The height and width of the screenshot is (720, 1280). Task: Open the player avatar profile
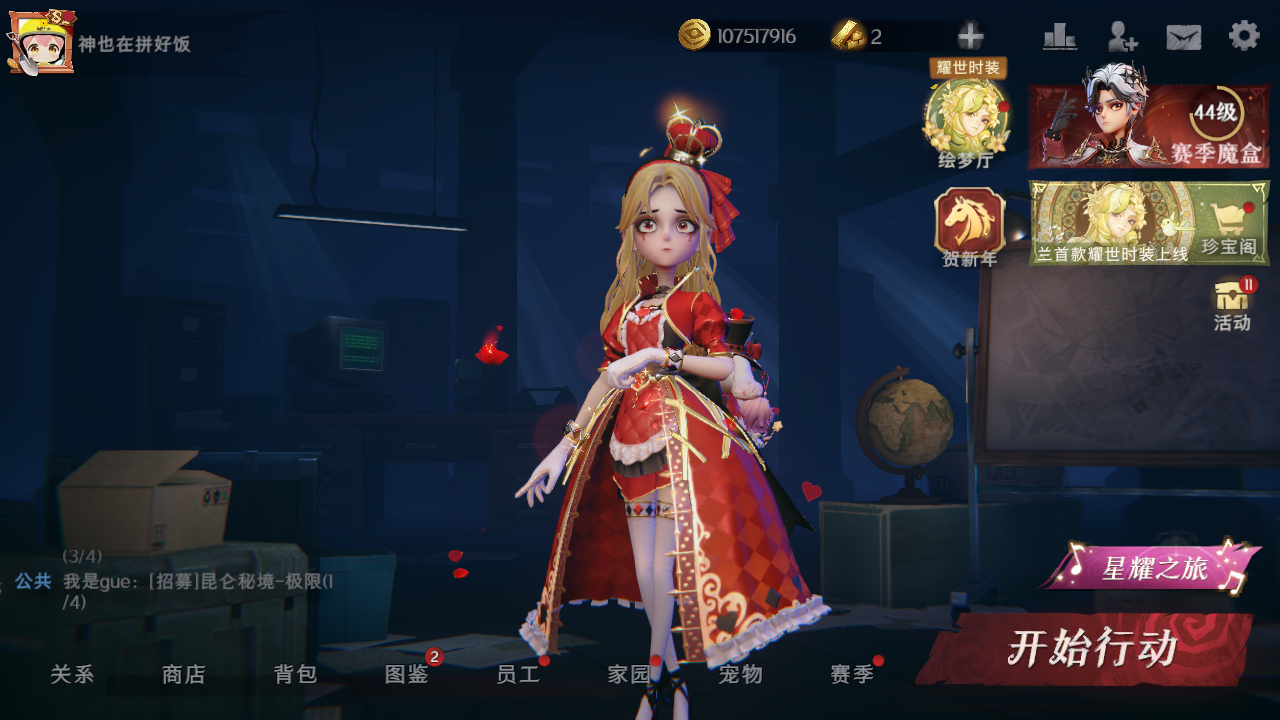click(42, 41)
